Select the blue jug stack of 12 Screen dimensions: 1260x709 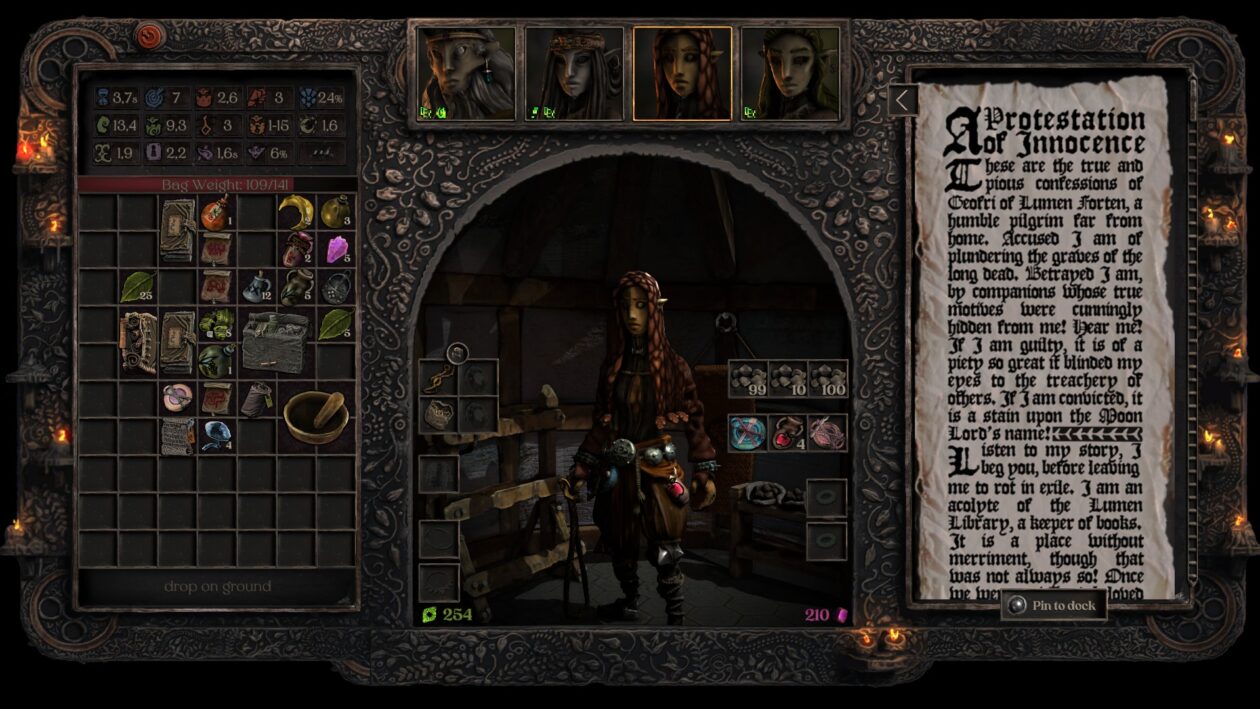pyautogui.click(x=257, y=288)
